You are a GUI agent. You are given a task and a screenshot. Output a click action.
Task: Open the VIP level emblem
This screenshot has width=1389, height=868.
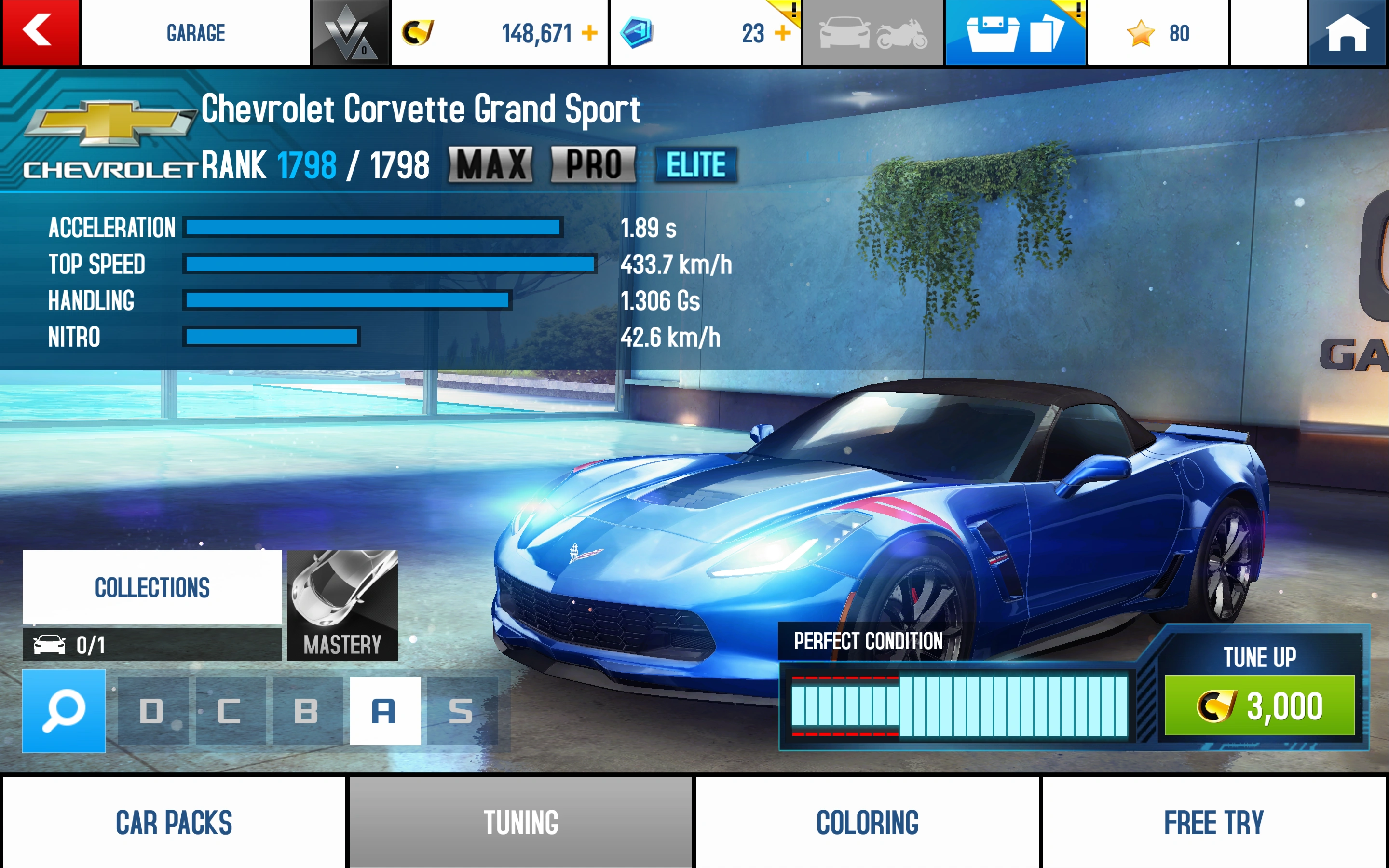(350, 33)
